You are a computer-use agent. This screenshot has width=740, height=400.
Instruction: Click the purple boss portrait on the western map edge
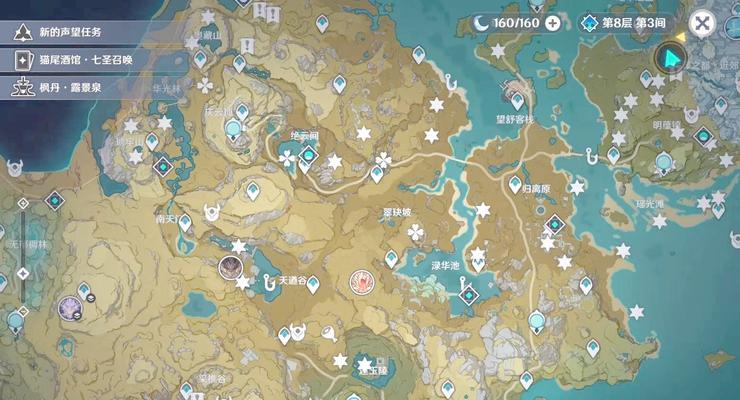[x=70, y=307]
